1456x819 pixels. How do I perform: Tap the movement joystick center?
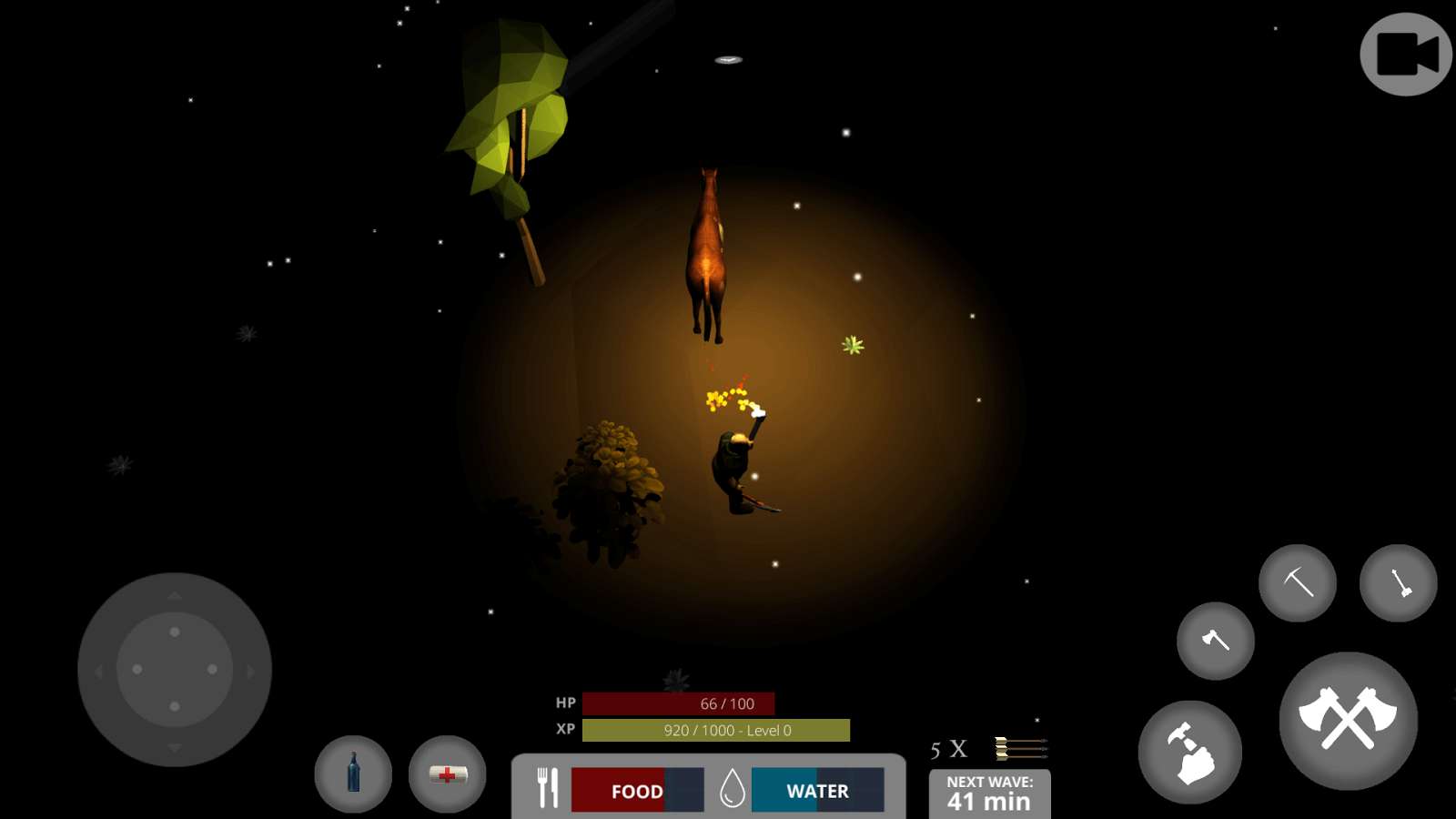[175, 669]
